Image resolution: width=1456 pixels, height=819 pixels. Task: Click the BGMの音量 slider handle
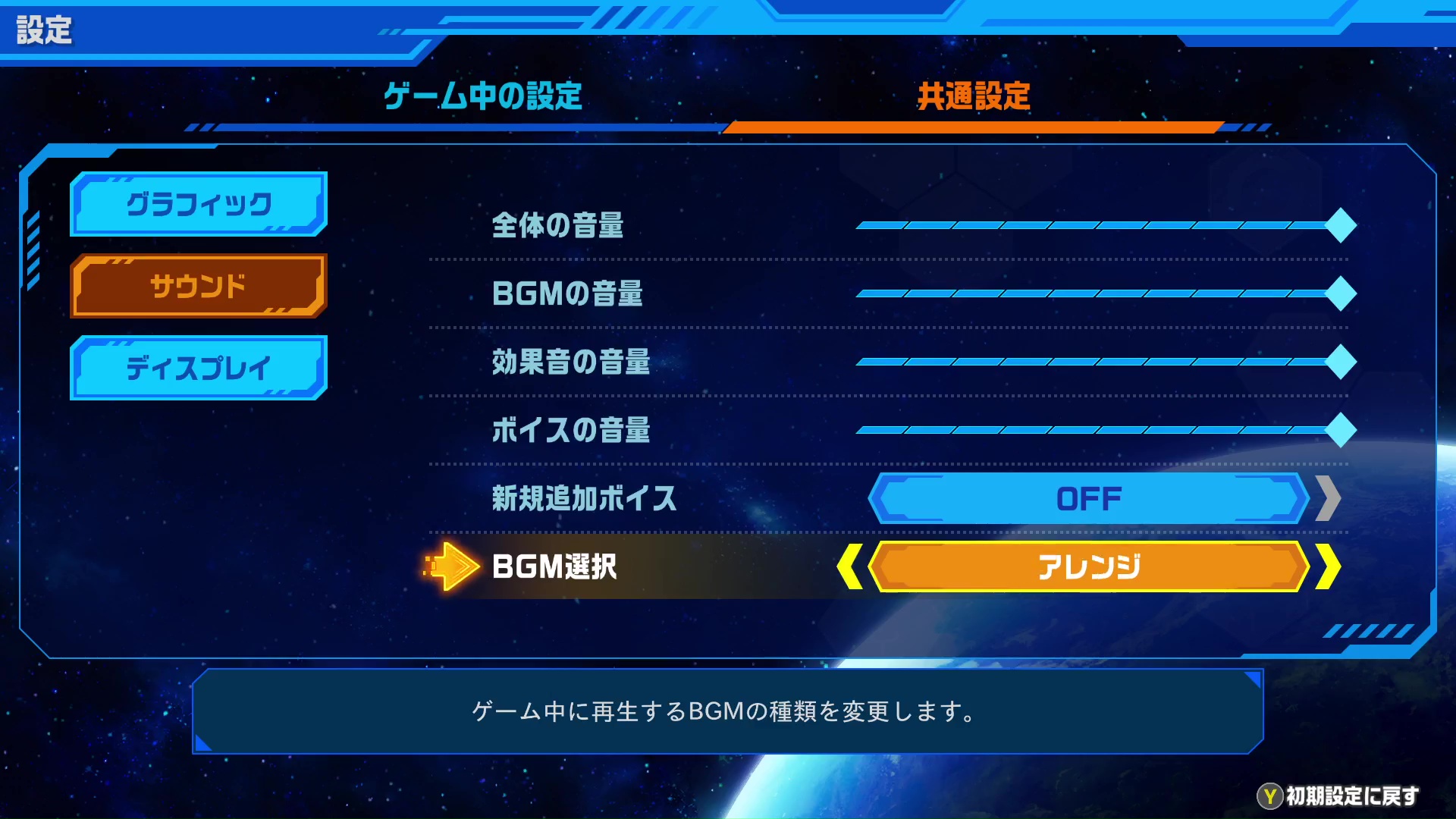[x=1341, y=293]
